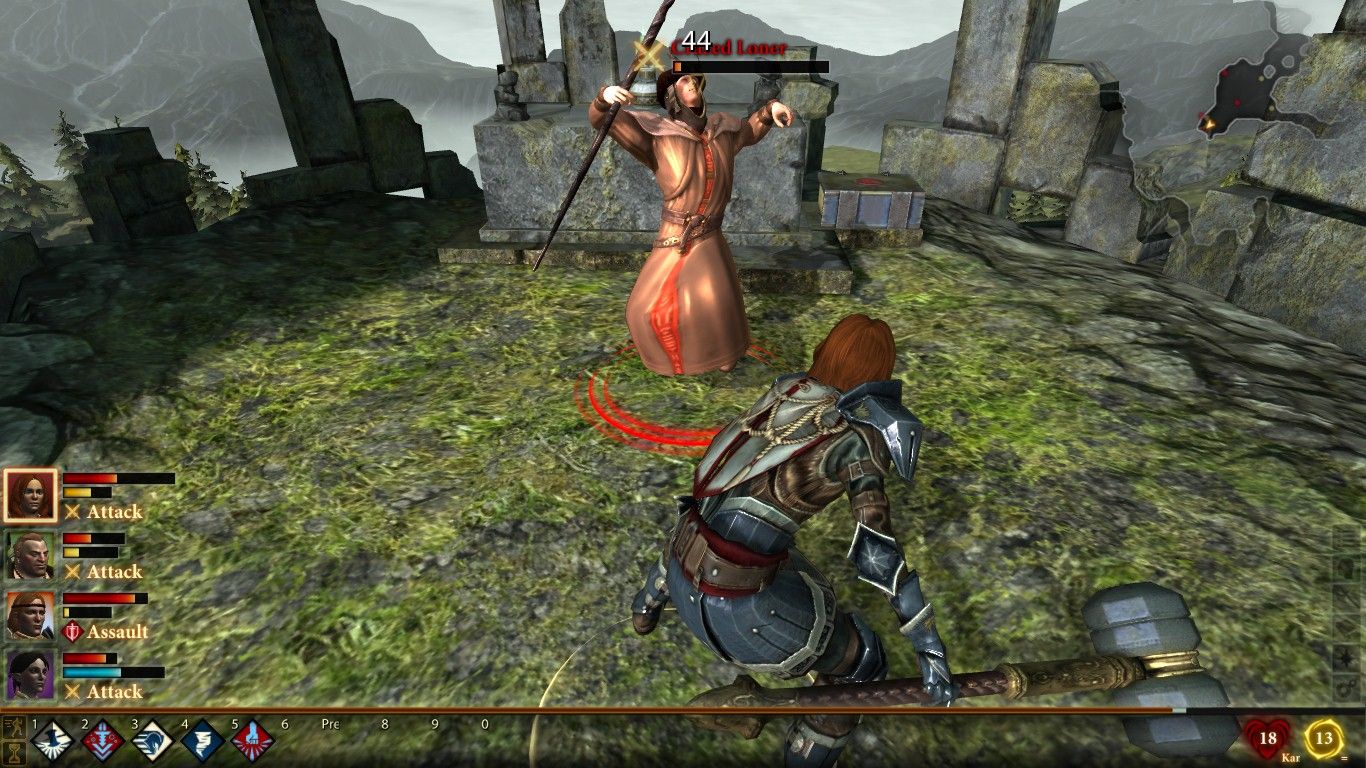Use the red downward sword ability
This screenshot has height=768, width=1366.
click(103, 742)
